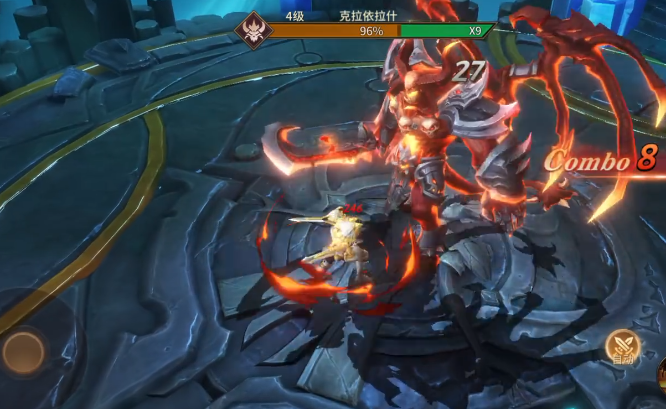The image size is (666, 409).
Task: Tap the orange virtual joystick knob
Action: (x=22, y=351)
